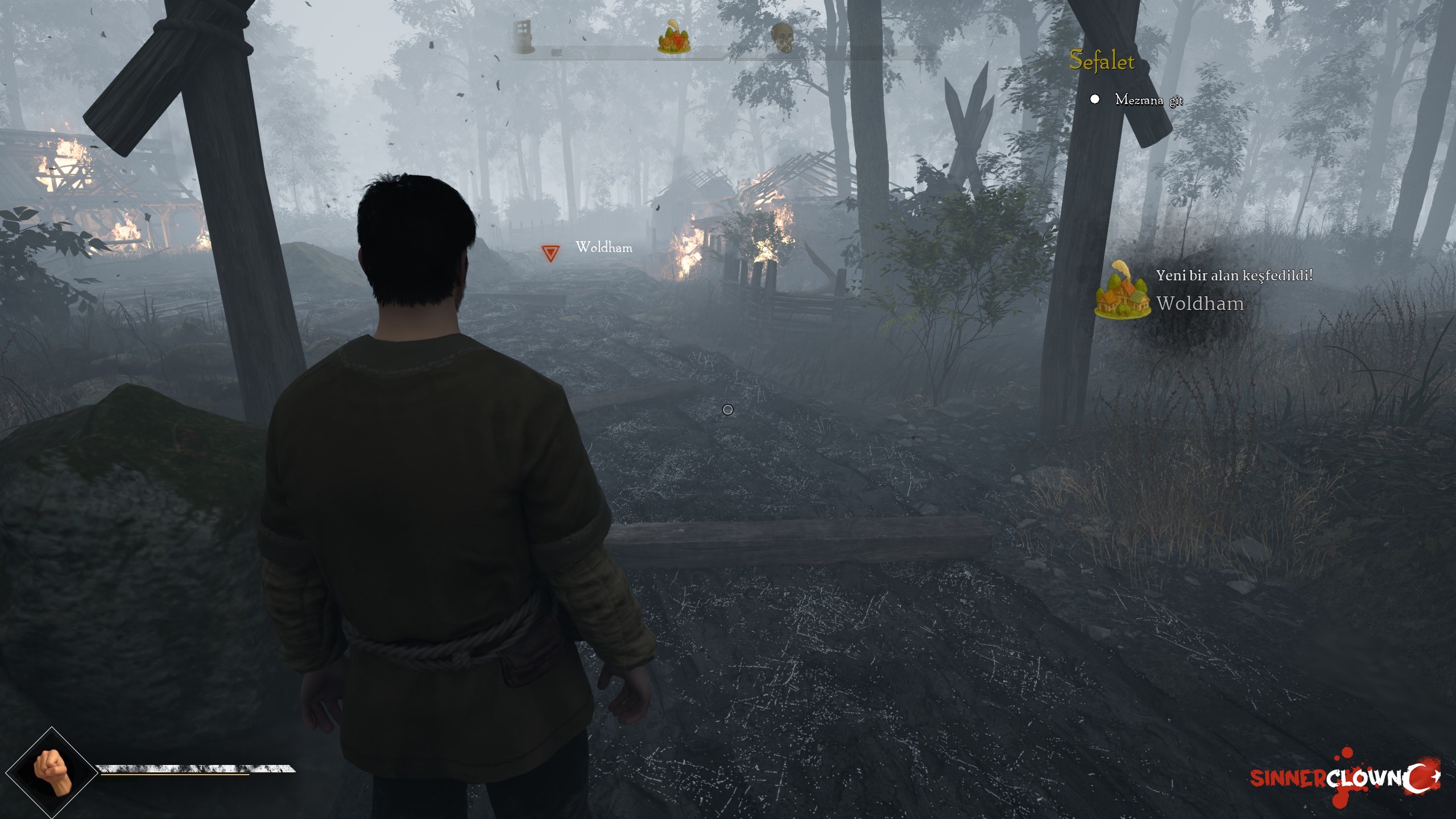
Task: Click the village icon on the compass
Action: [674, 38]
